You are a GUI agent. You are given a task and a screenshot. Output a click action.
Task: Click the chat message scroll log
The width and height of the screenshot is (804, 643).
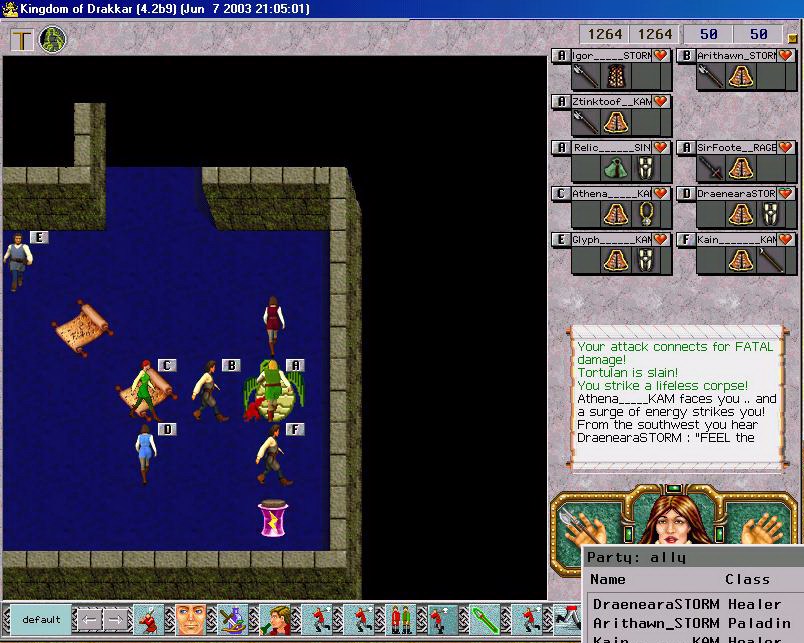click(675, 395)
